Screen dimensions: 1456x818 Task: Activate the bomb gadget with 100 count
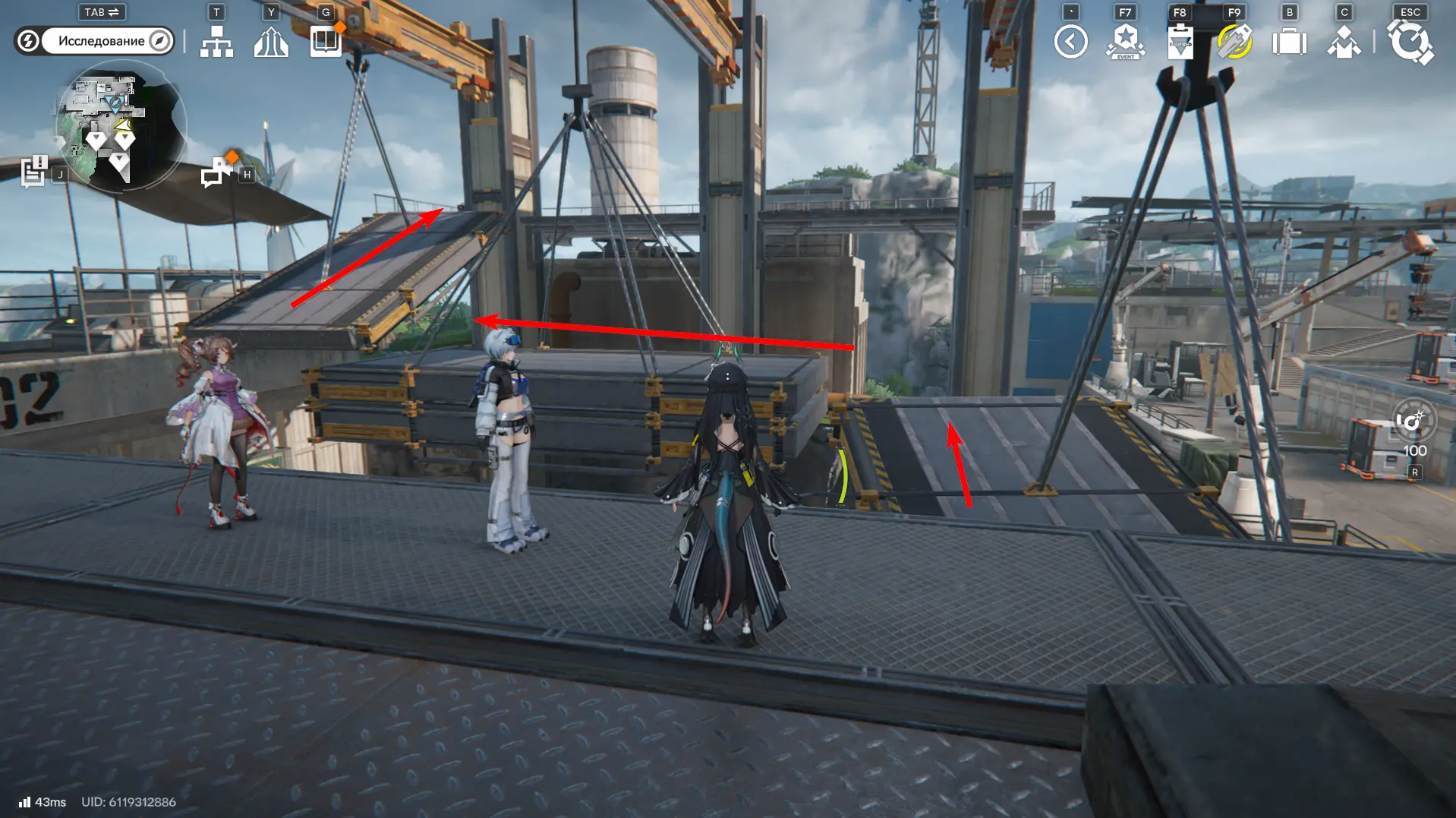[1413, 422]
